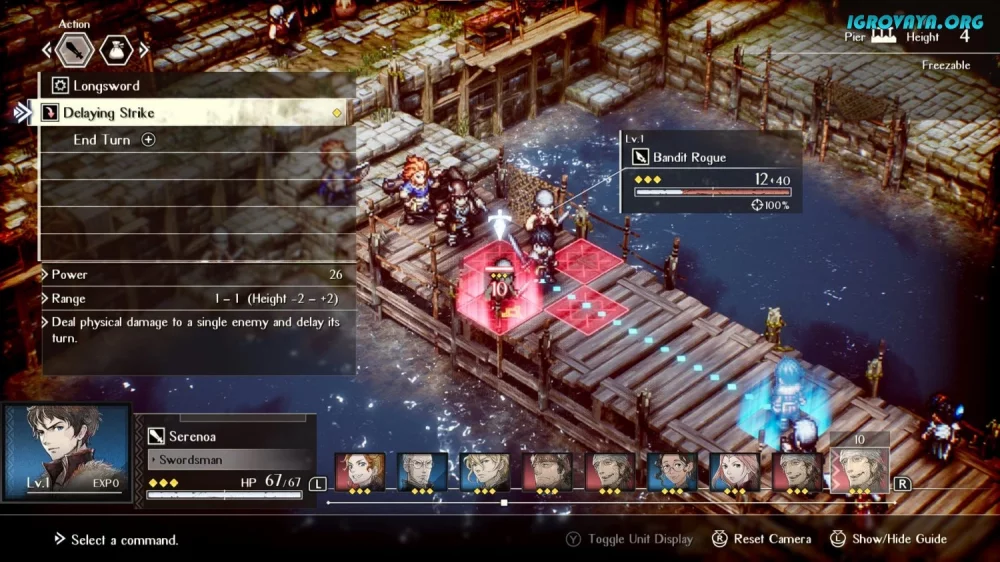This screenshot has width=1000, height=562.
Task: Select the sword Action tab
Action: point(76,49)
